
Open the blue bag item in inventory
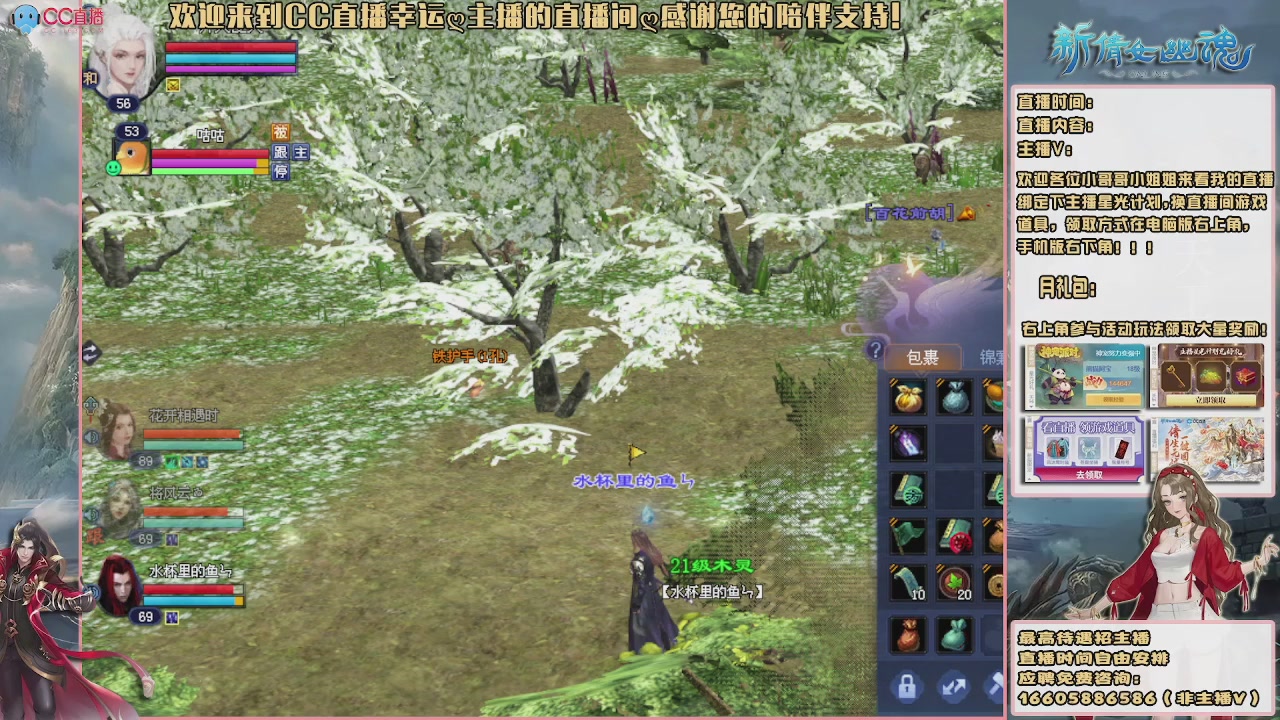[954, 398]
